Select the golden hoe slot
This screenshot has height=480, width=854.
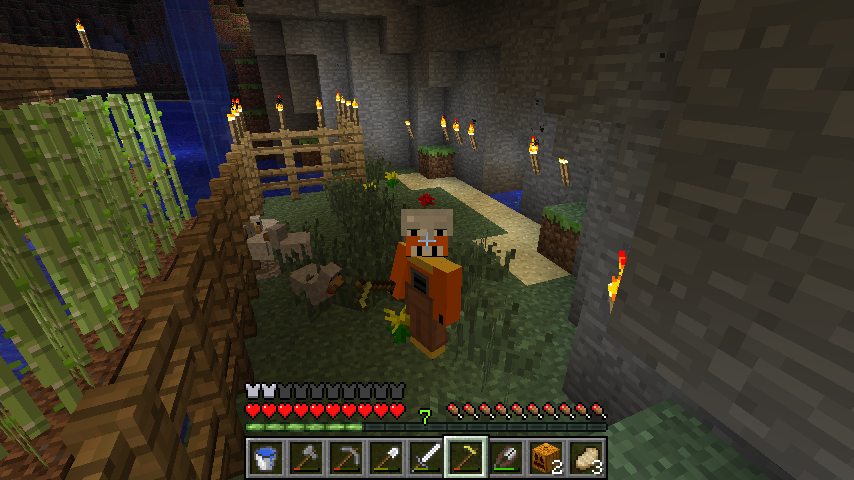(466, 458)
